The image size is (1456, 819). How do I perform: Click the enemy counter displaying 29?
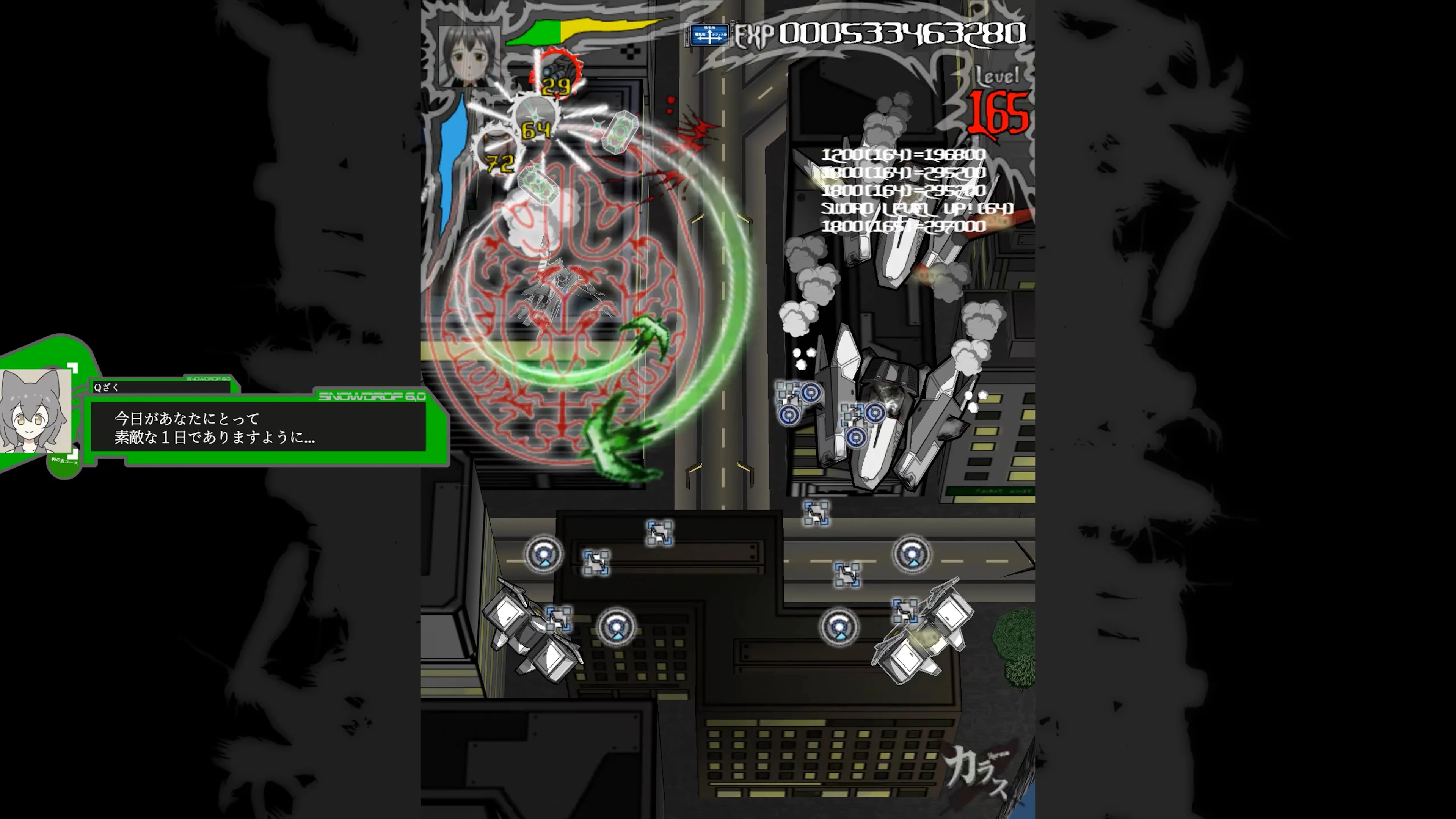point(556,86)
